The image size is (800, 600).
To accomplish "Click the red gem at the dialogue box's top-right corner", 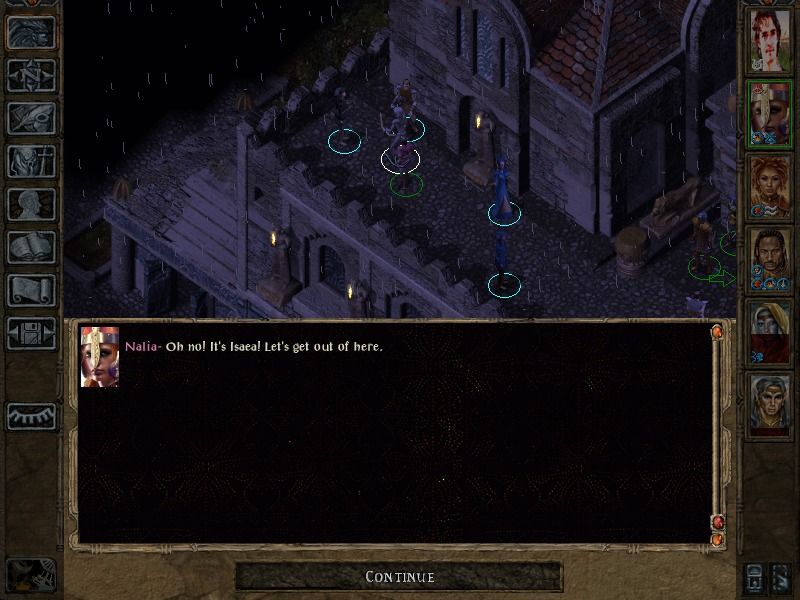I will tap(717, 331).
